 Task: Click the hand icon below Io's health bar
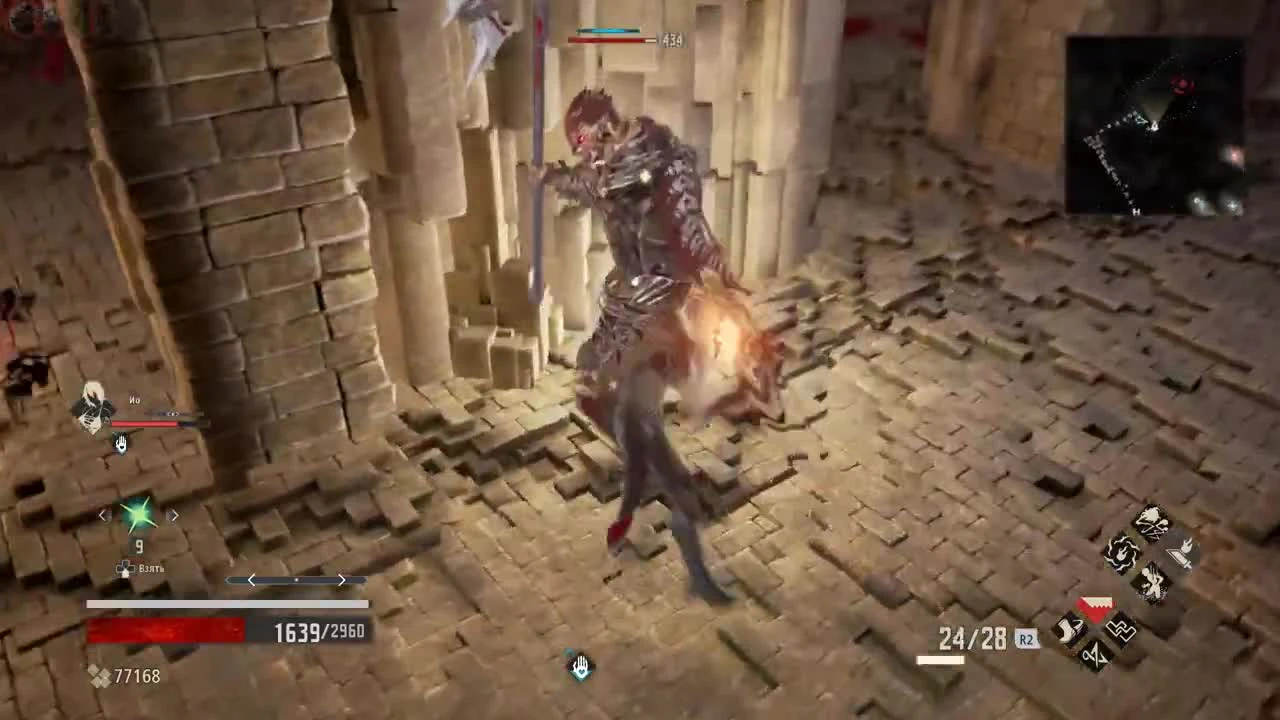[x=120, y=444]
